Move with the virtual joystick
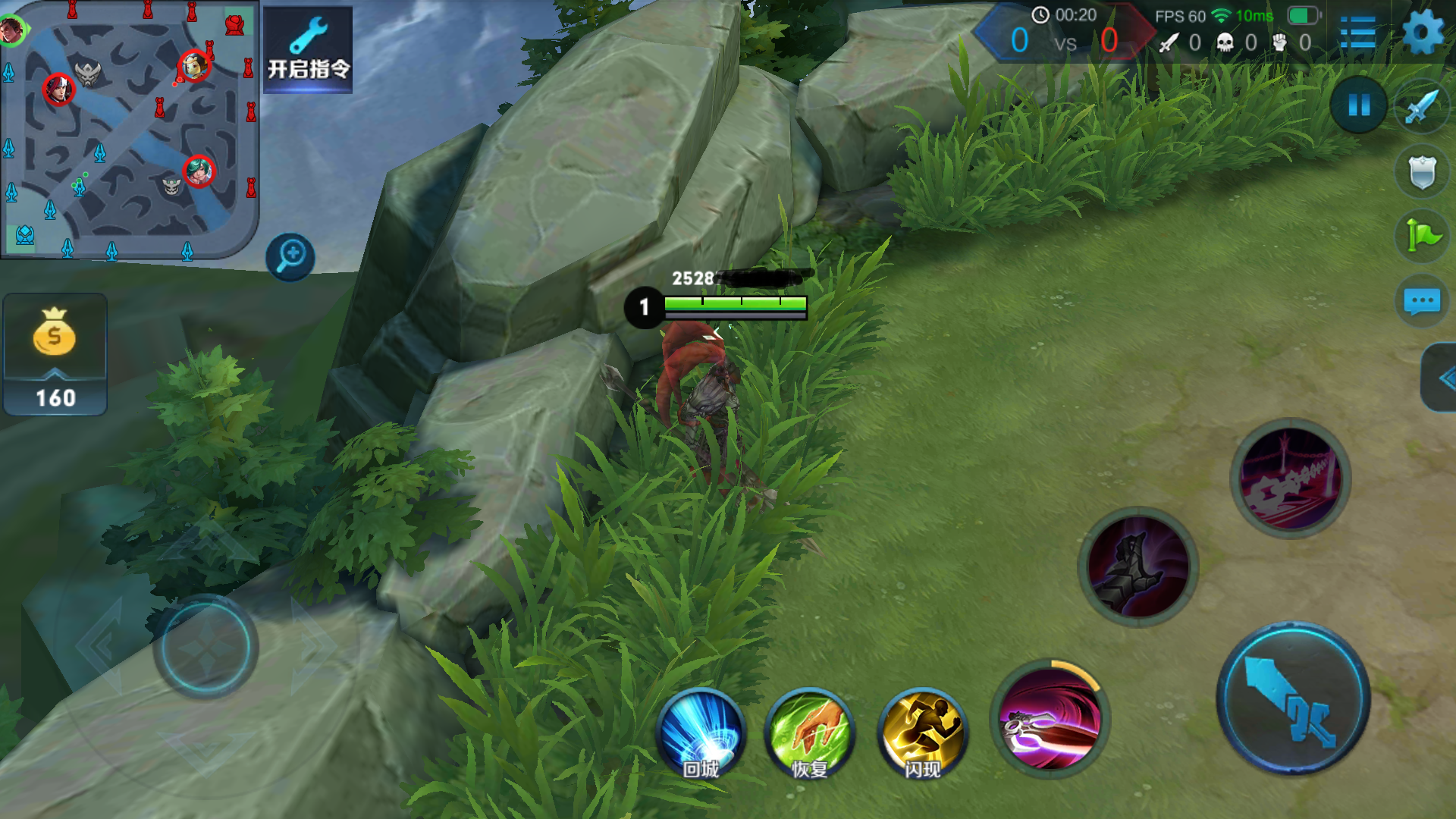Viewport: 1456px width, 819px height. 206,647
